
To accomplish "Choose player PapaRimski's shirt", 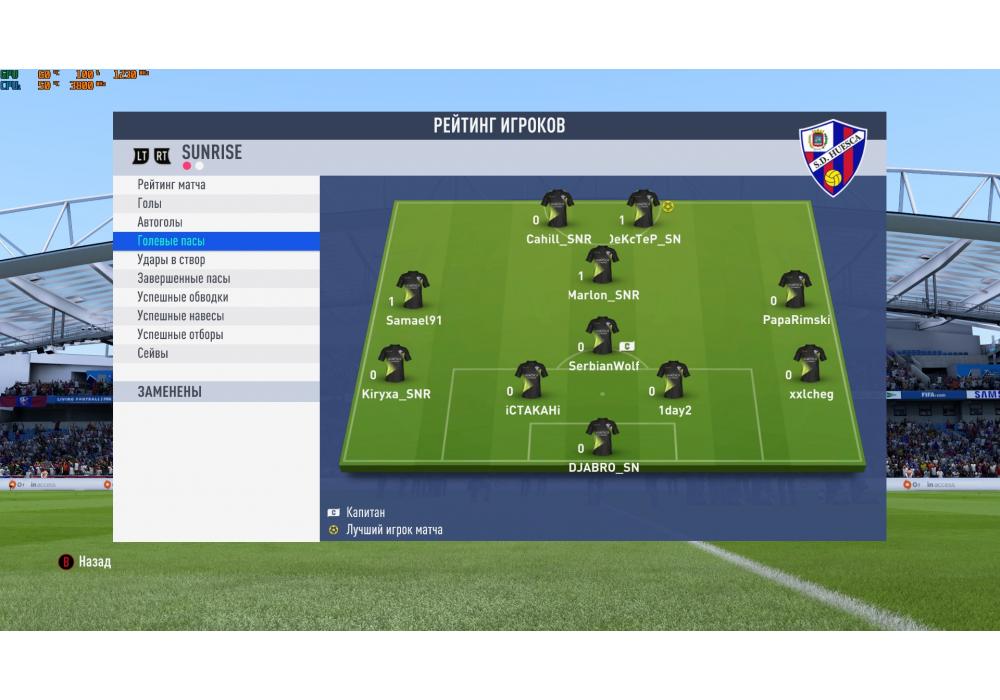I will pos(795,291).
